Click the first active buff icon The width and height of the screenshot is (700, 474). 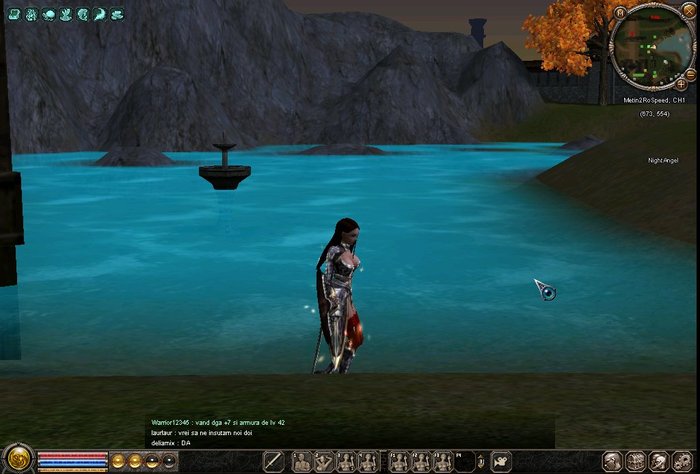point(14,15)
